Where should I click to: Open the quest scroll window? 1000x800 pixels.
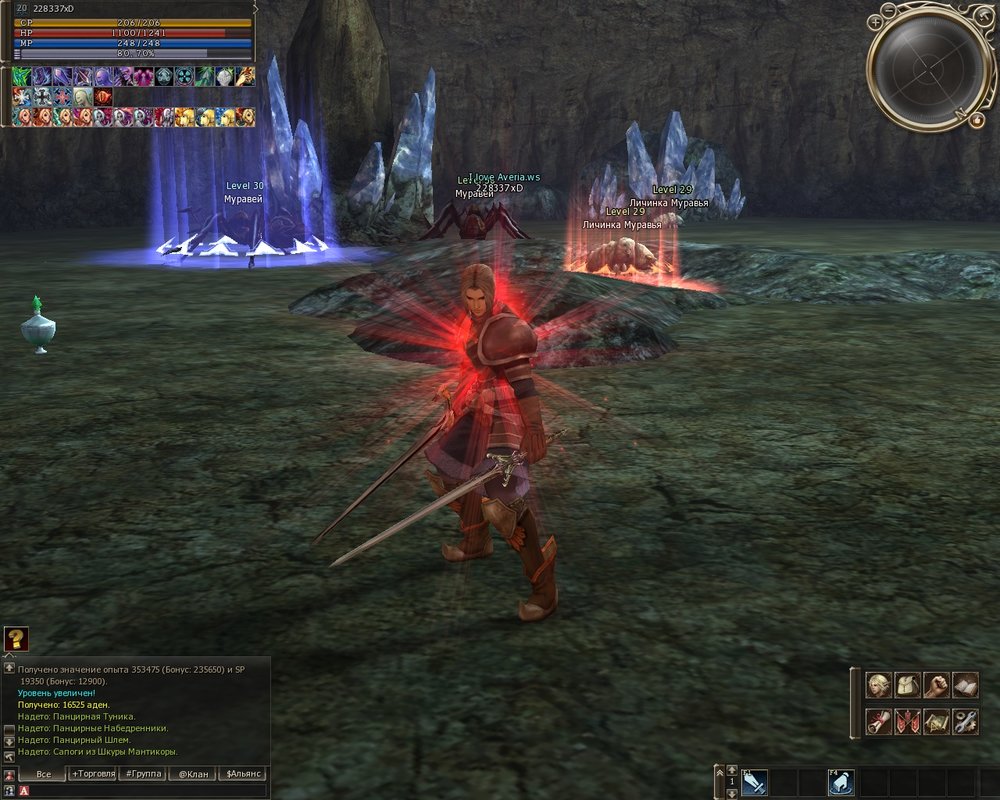(878, 721)
